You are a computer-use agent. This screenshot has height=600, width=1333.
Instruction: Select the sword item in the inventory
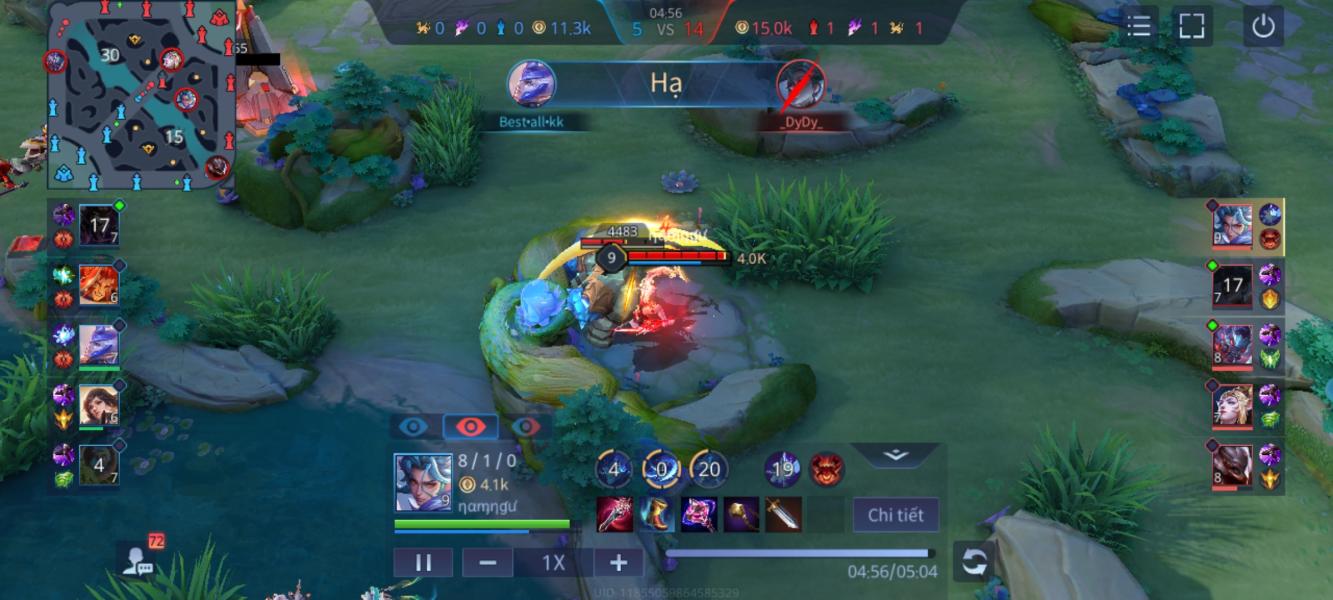pos(783,514)
